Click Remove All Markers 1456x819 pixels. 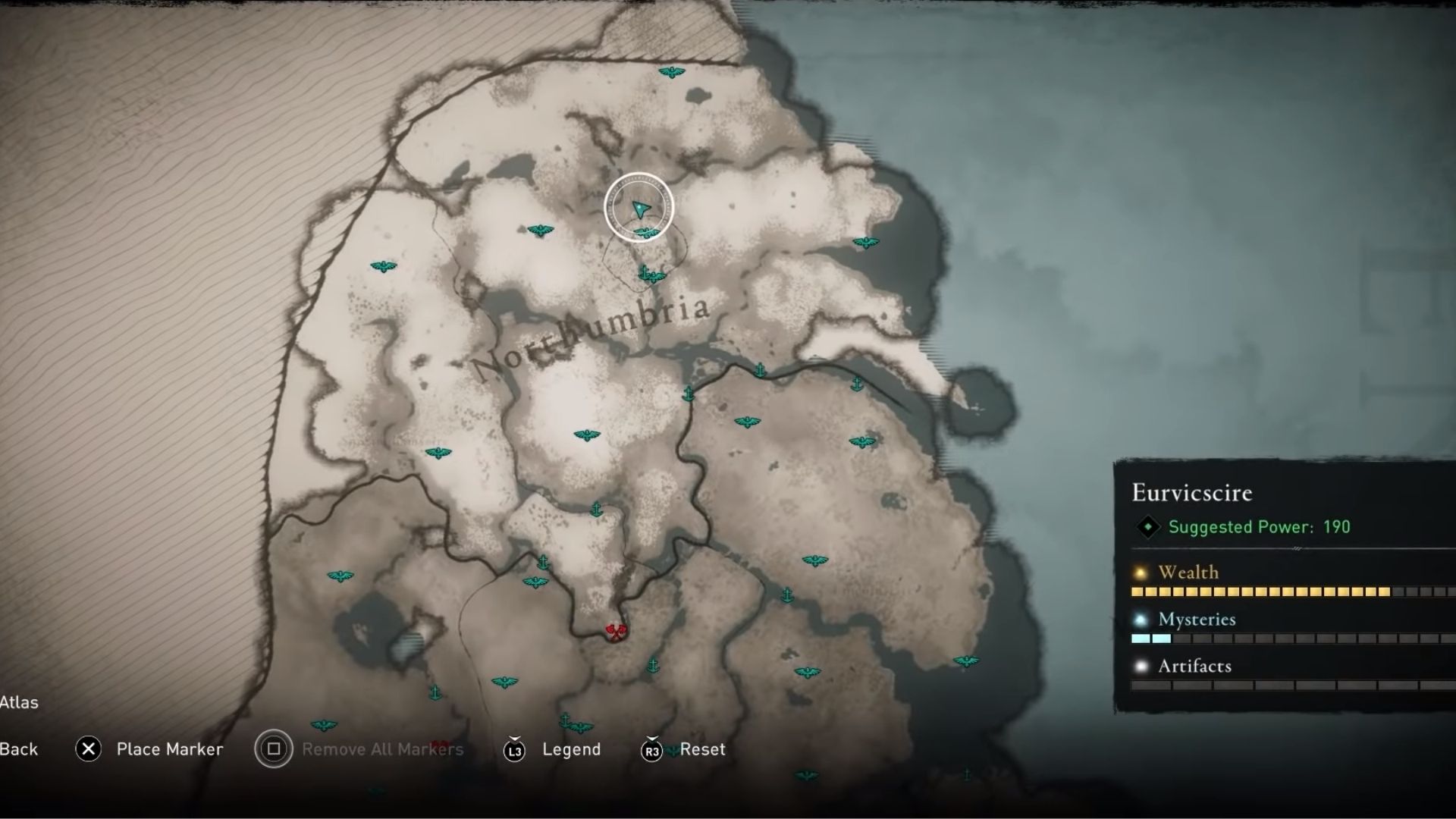point(382,749)
